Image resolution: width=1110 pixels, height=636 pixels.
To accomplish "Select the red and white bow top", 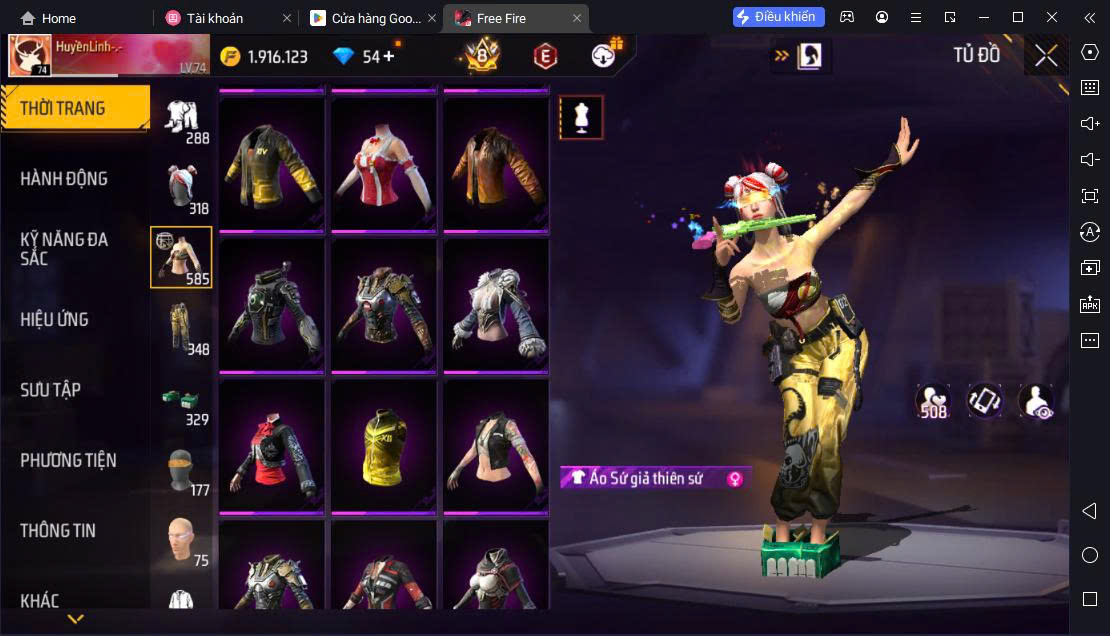I will point(384,163).
